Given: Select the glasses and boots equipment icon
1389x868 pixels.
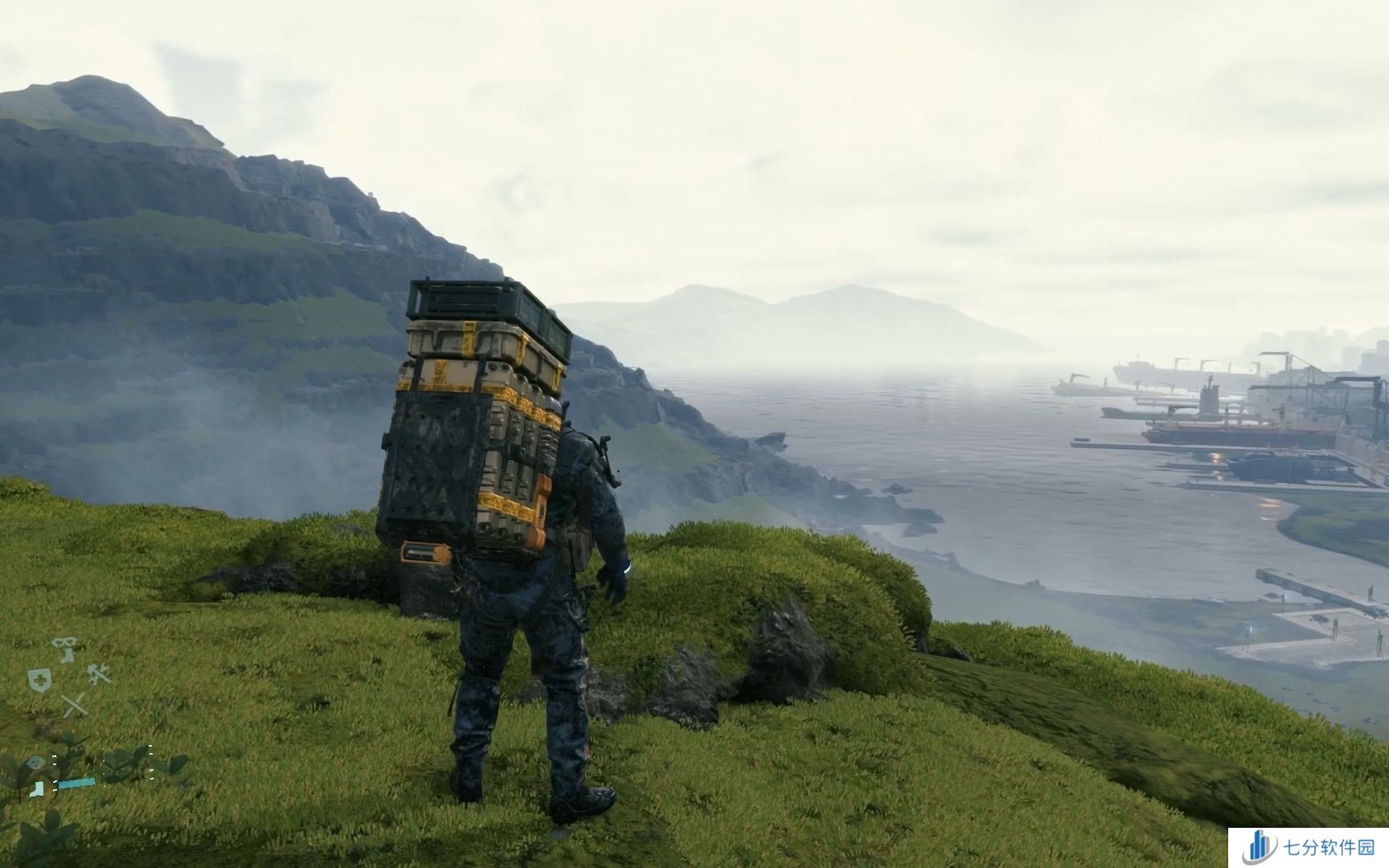Looking at the screenshot, I should coord(64,648).
